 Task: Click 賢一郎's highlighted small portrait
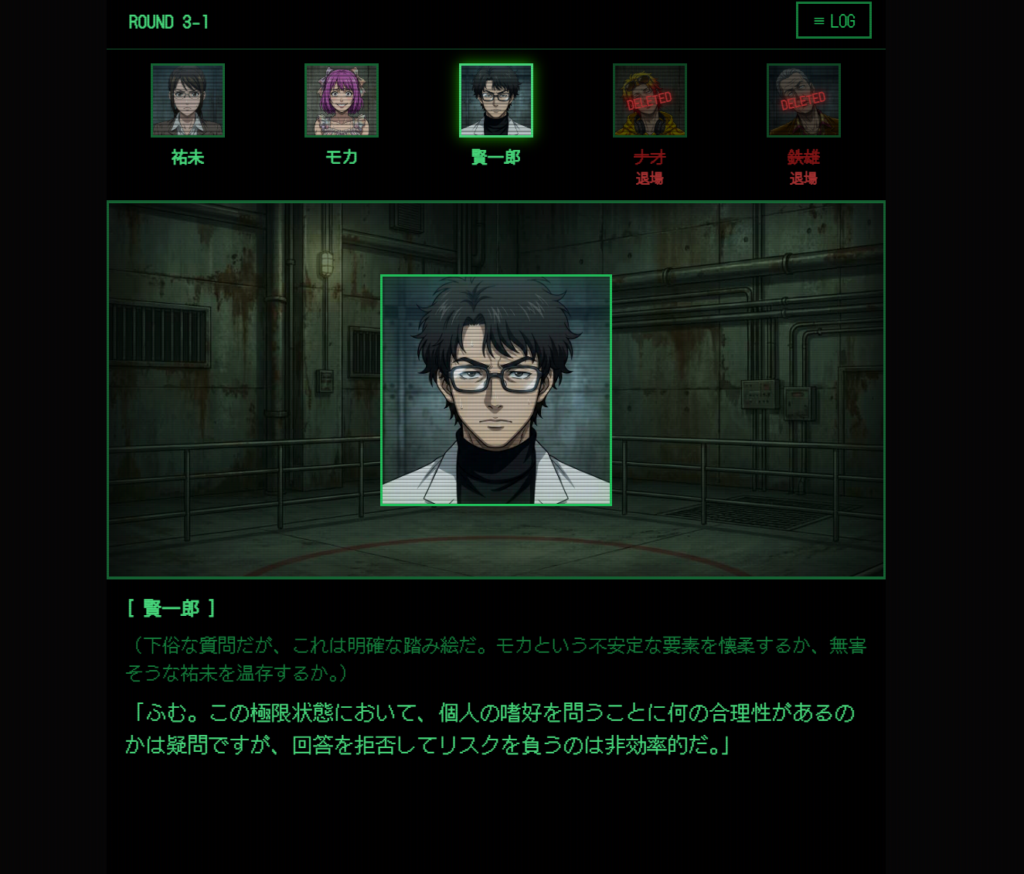496,100
